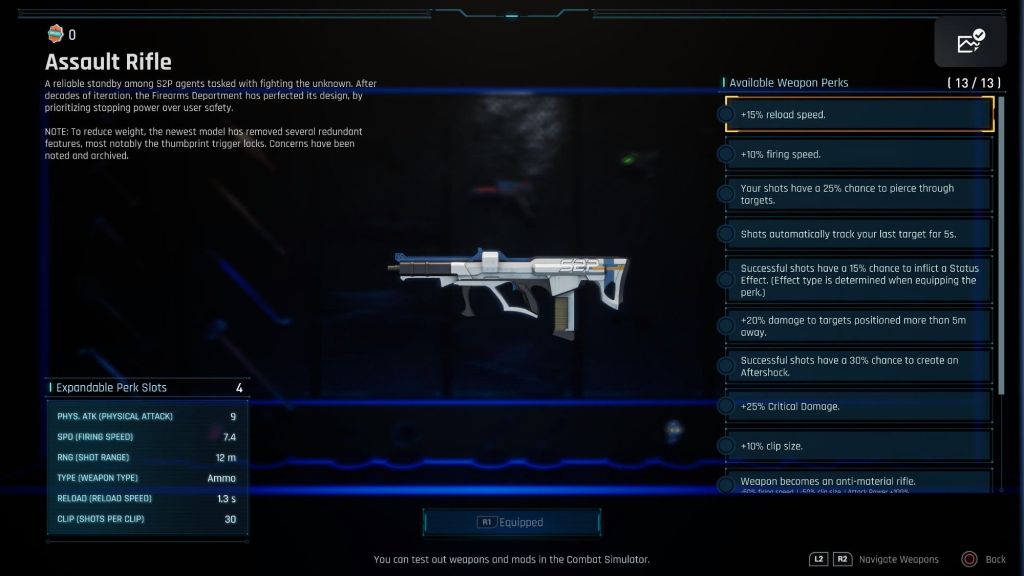
Task: Open the stats chart icon in top-right
Action: click(x=970, y=42)
